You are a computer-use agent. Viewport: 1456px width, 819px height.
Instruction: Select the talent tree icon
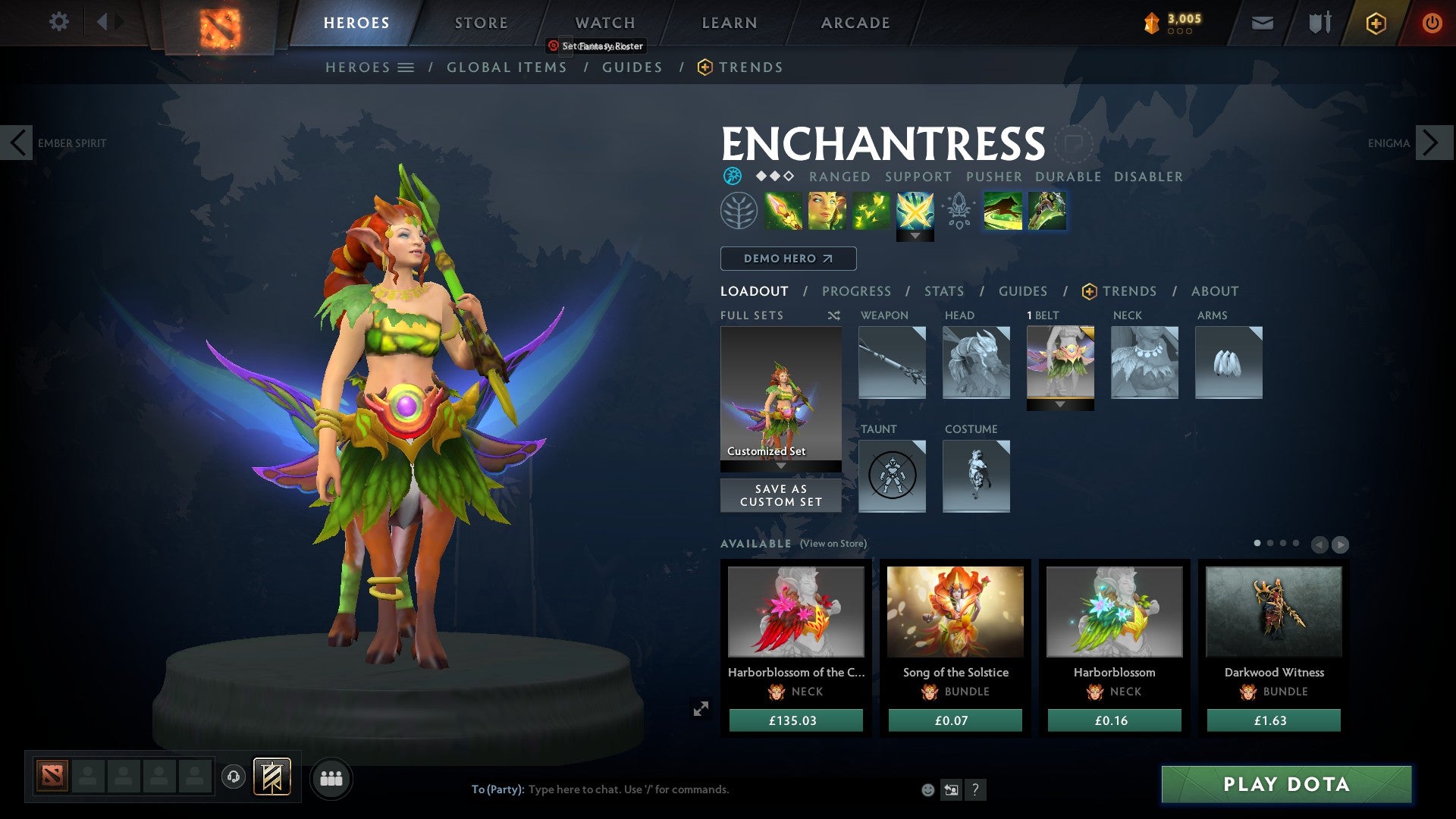tap(738, 211)
